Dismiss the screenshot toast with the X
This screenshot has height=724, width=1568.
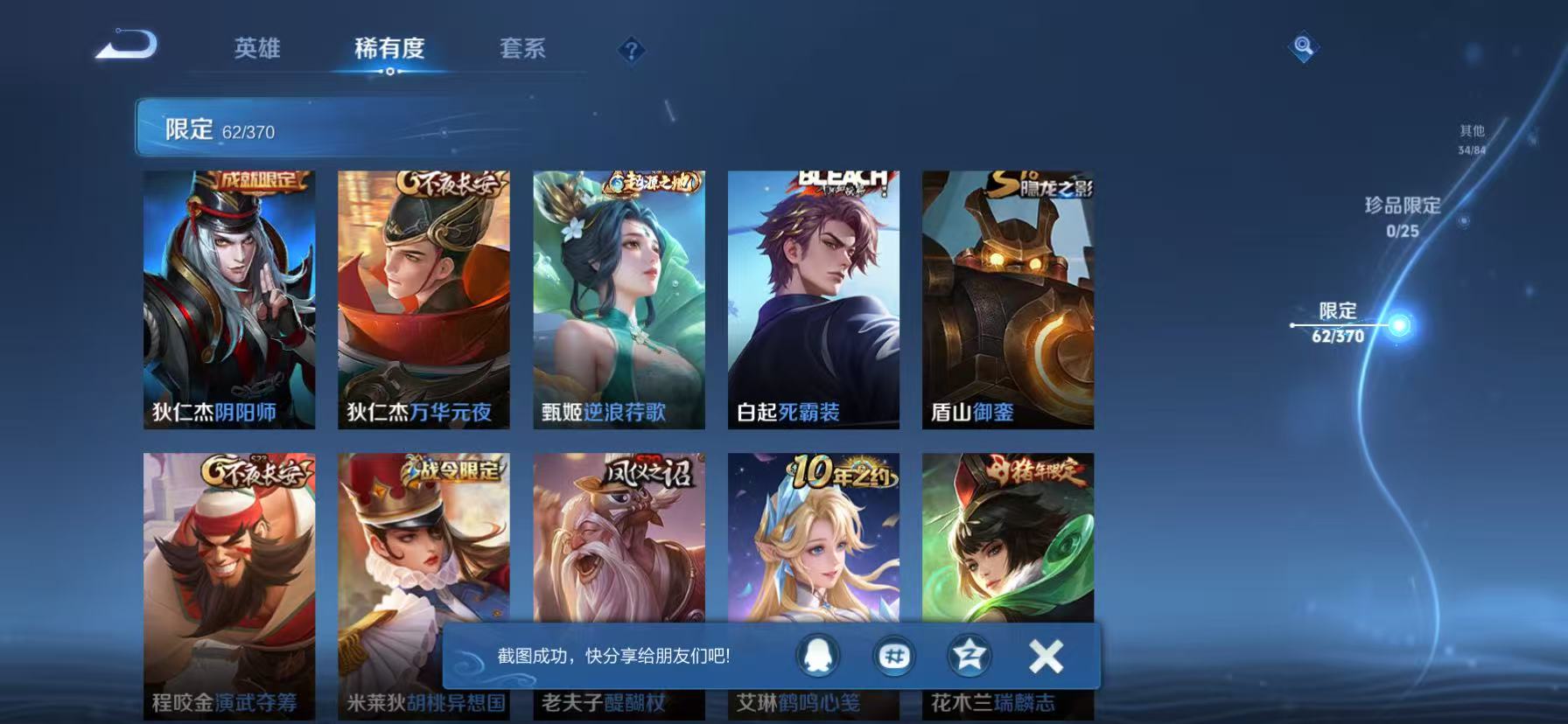pyautogui.click(x=1043, y=655)
